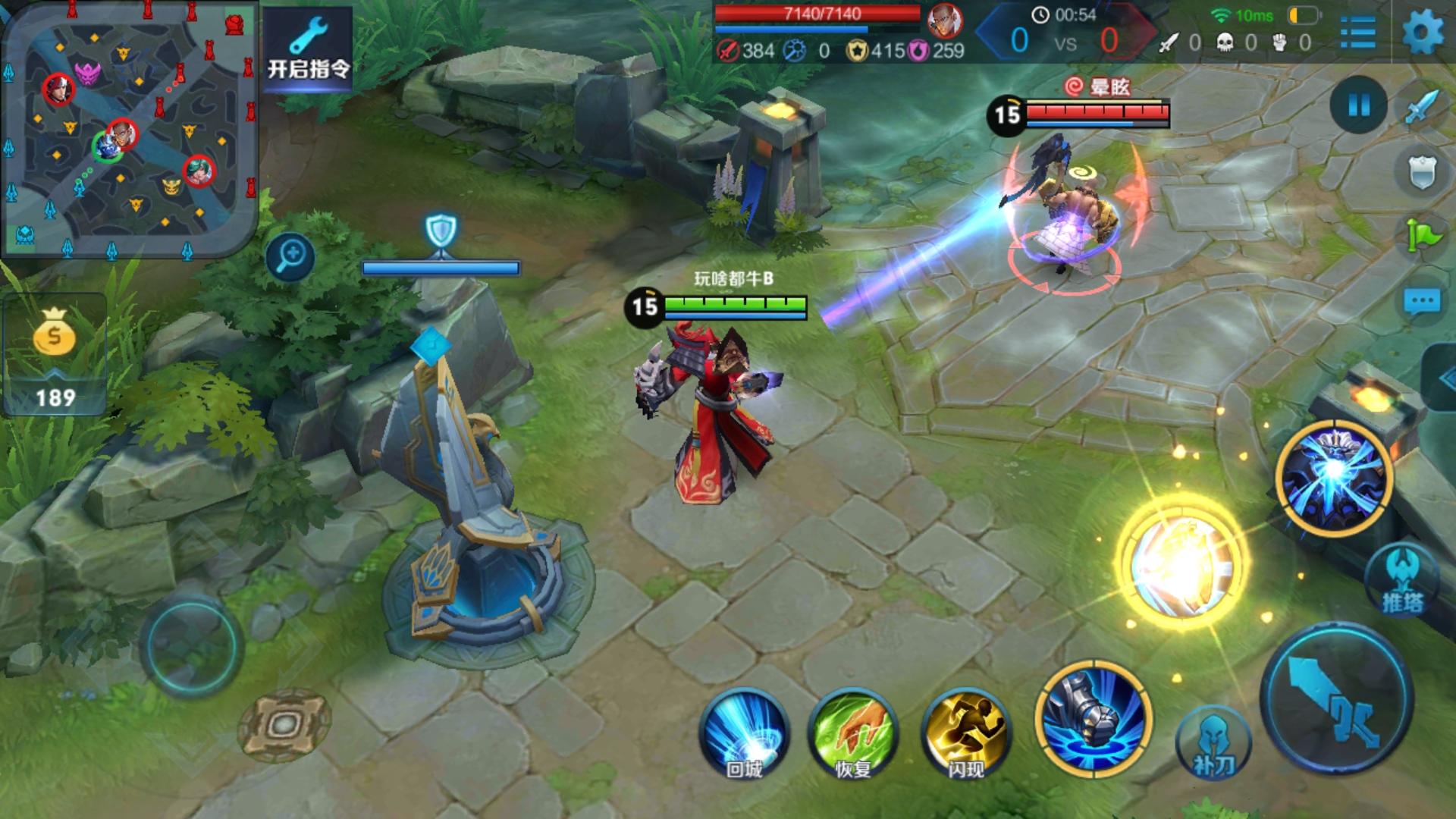Open the minimap

[x=129, y=129]
